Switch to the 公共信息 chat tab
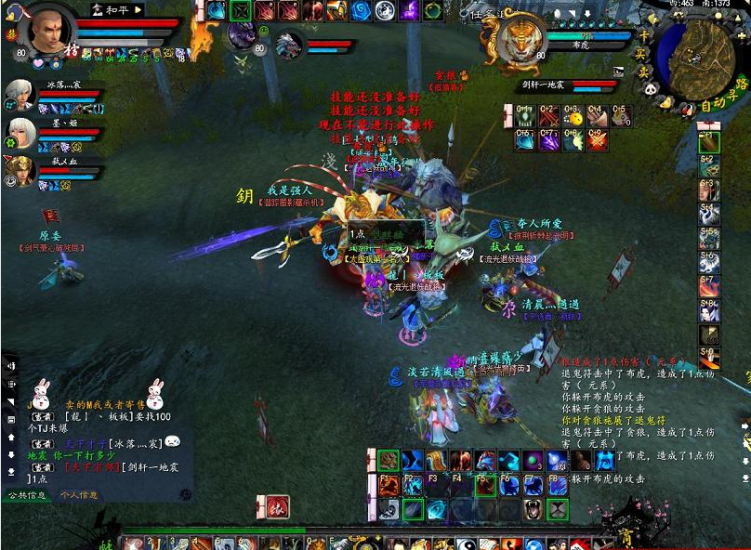The height and width of the screenshot is (550, 751). tap(27, 495)
